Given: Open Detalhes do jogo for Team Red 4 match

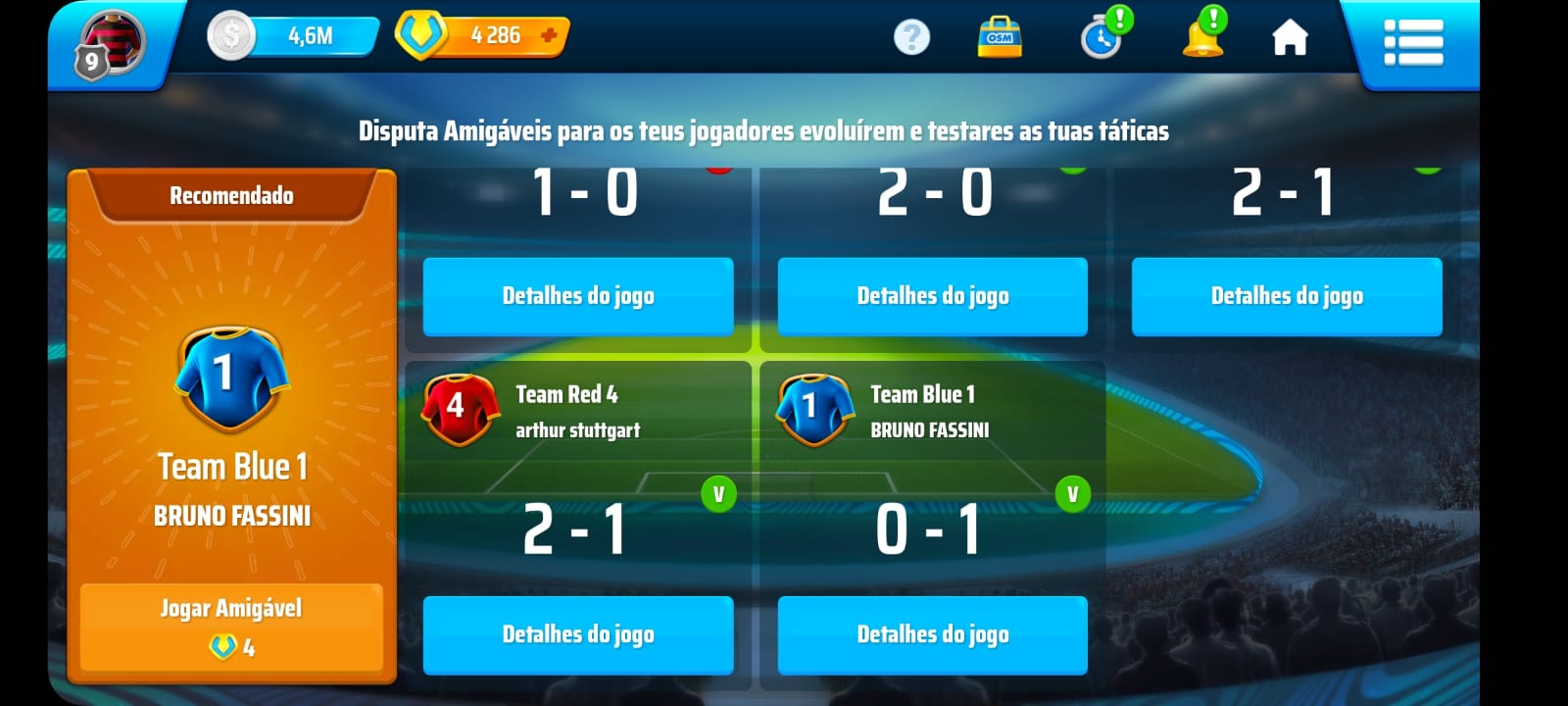Looking at the screenshot, I should pyautogui.click(x=578, y=634).
